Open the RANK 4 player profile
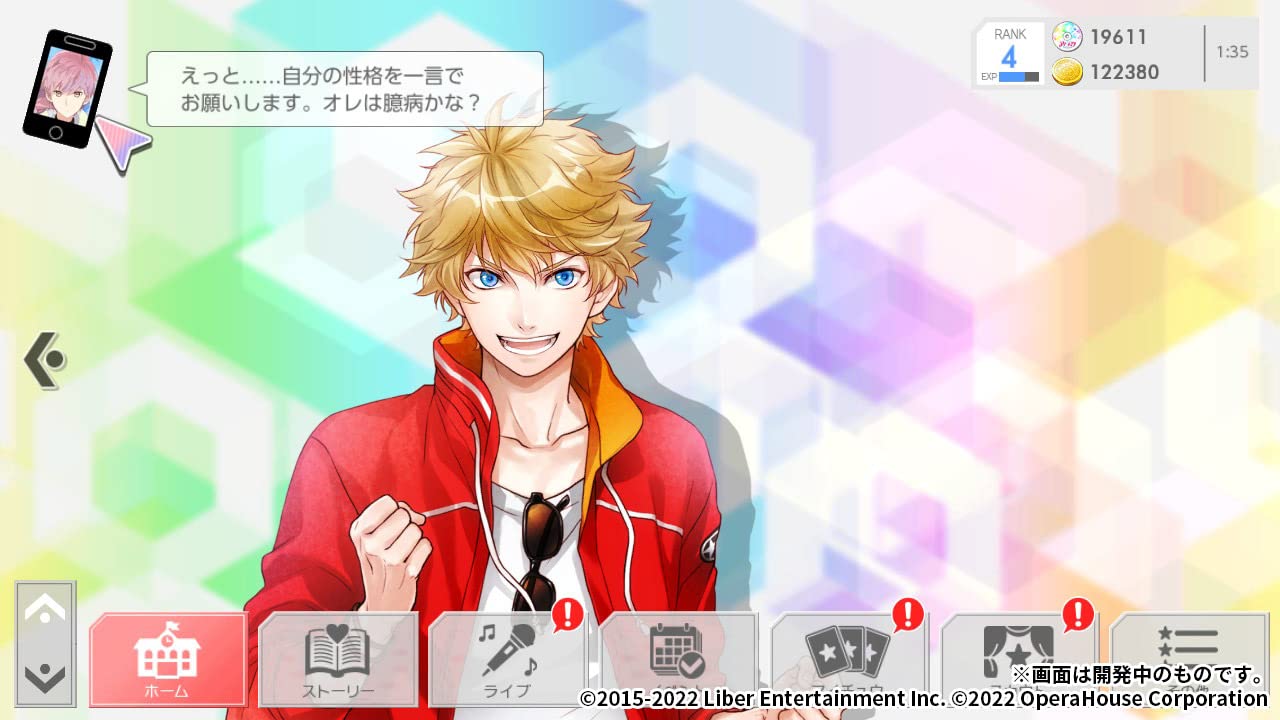The width and height of the screenshot is (1280, 720). (1010, 42)
